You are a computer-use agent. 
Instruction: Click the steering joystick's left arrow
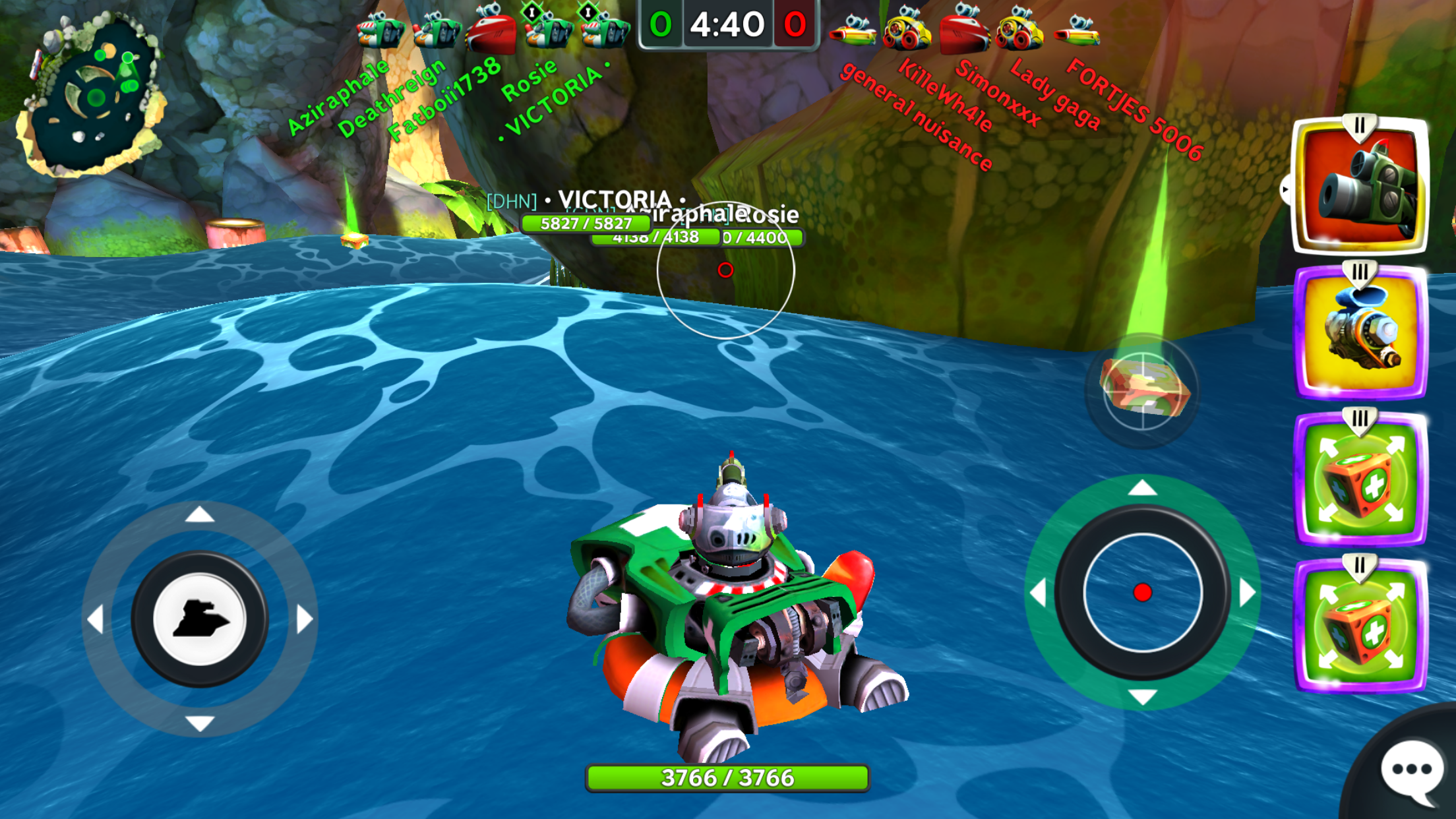coord(96,620)
